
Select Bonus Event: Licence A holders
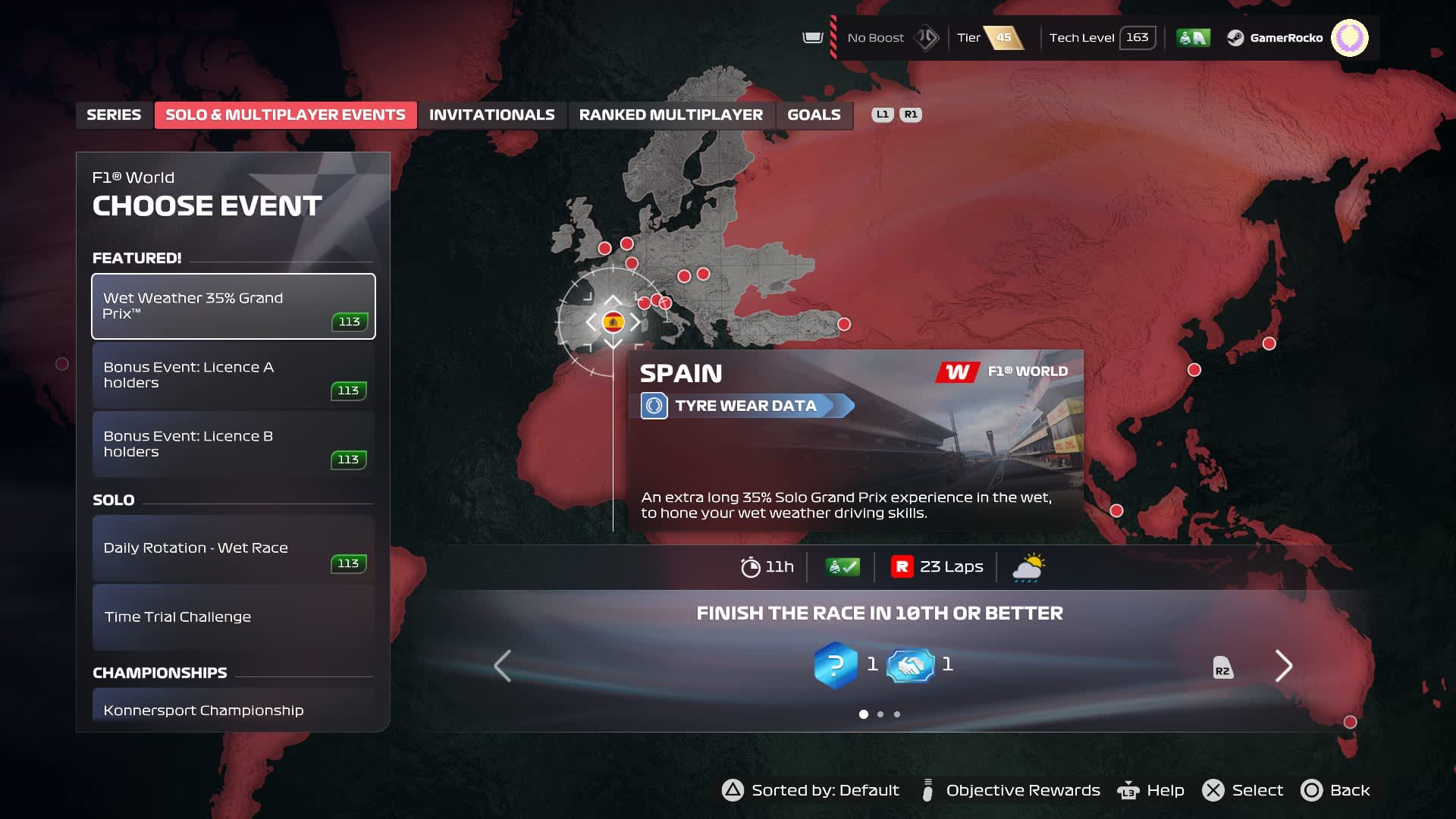(234, 375)
